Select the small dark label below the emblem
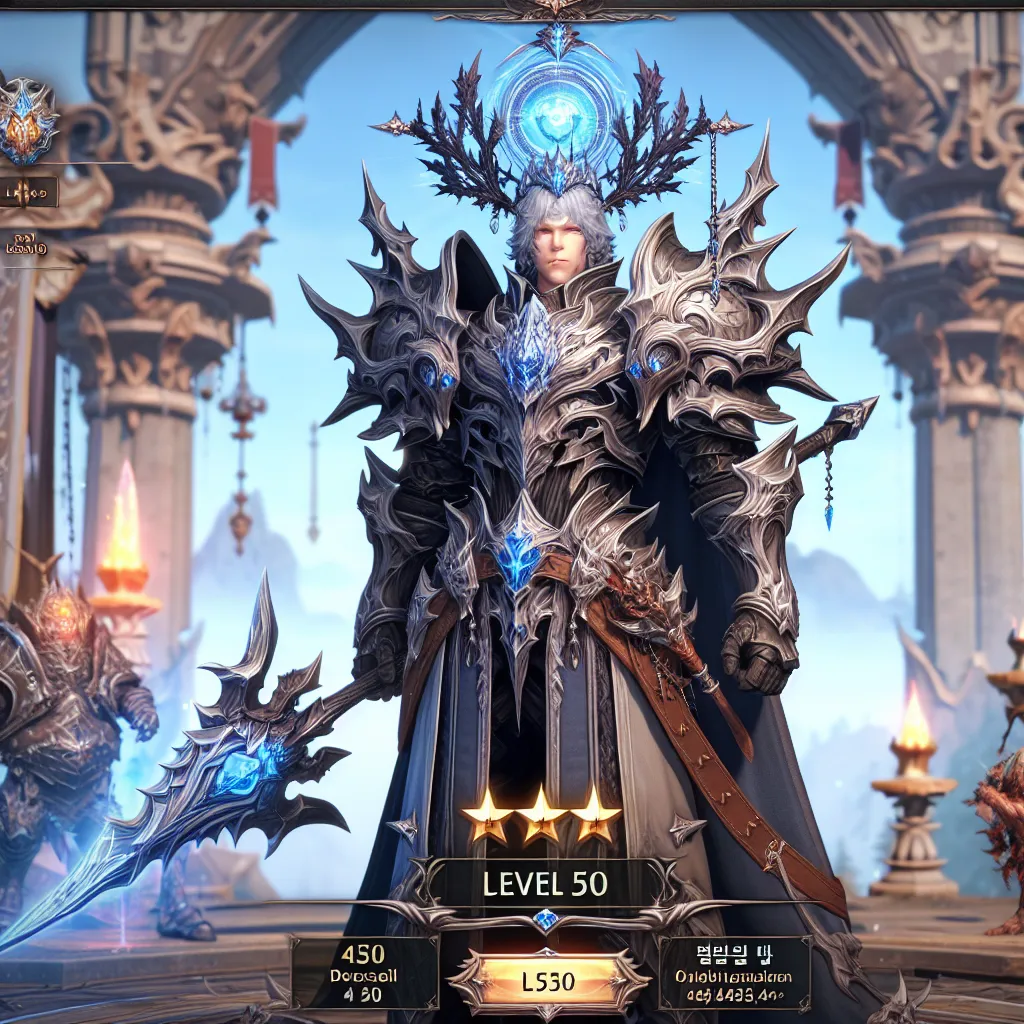The image size is (1024, 1024). coord(28,192)
